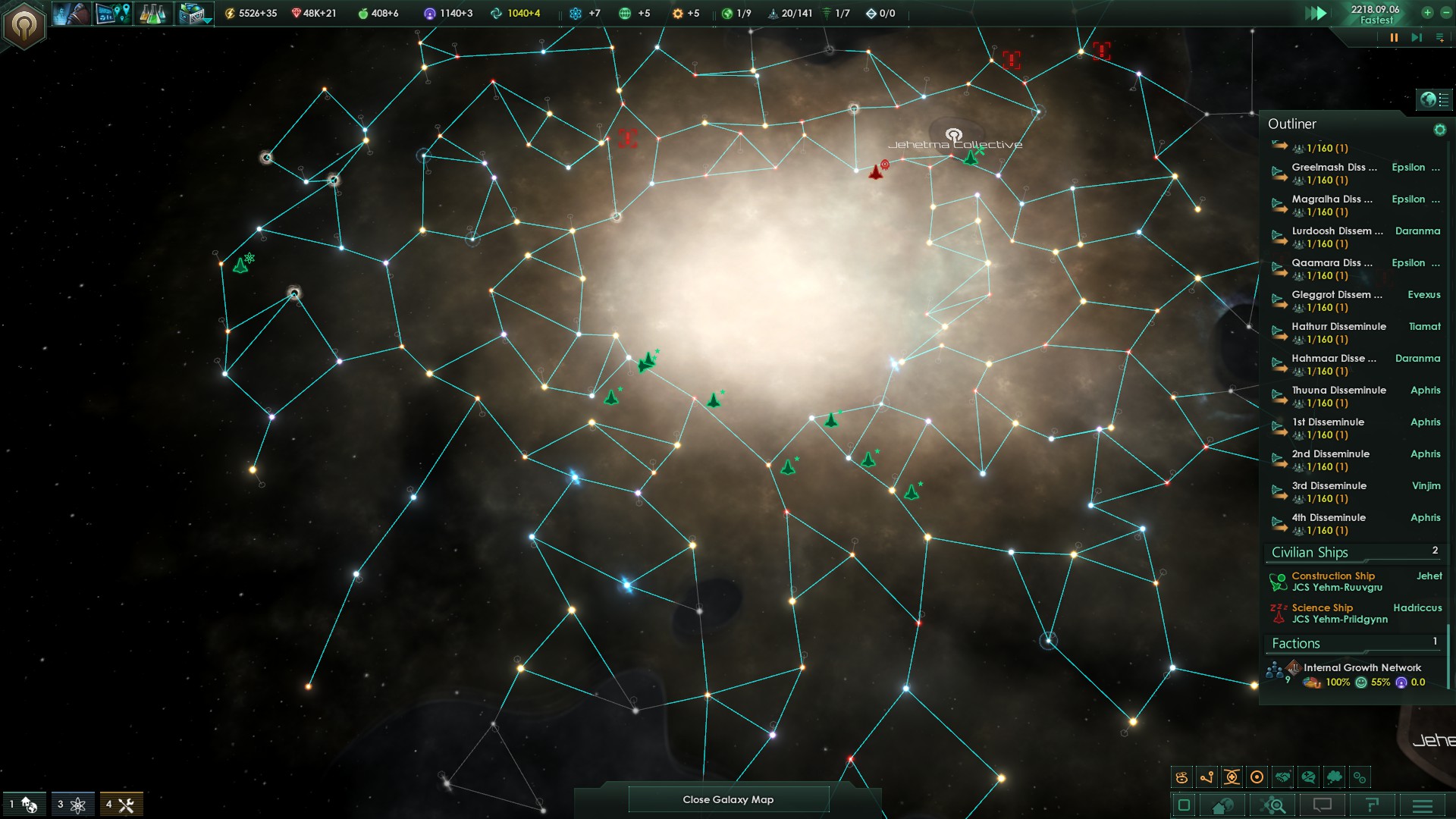Collapse the Civilian Ships section
This screenshot has height=819, width=1456.
tap(1310, 552)
